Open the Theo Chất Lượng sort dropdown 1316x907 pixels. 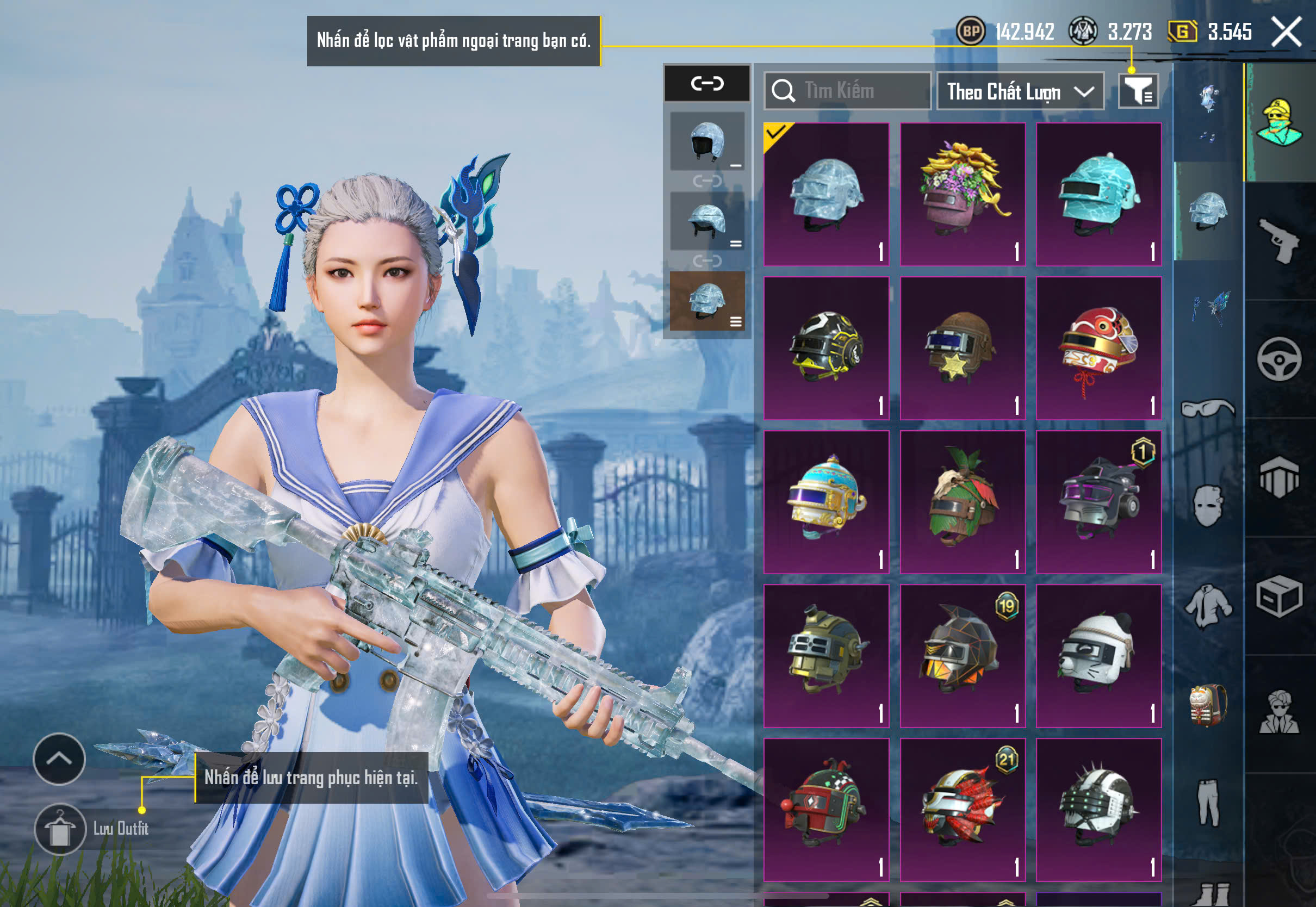click(1020, 91)
